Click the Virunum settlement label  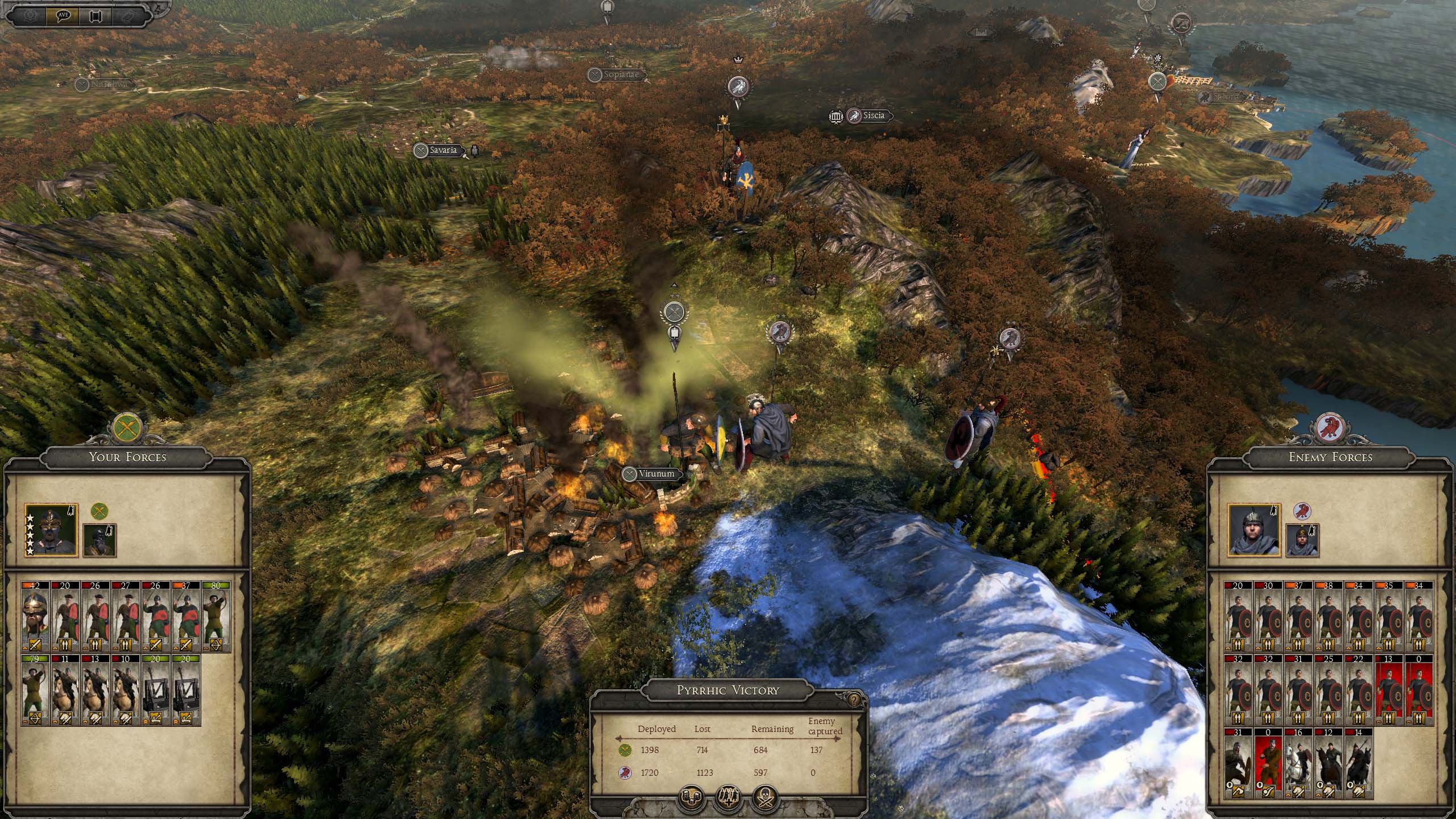656,474
